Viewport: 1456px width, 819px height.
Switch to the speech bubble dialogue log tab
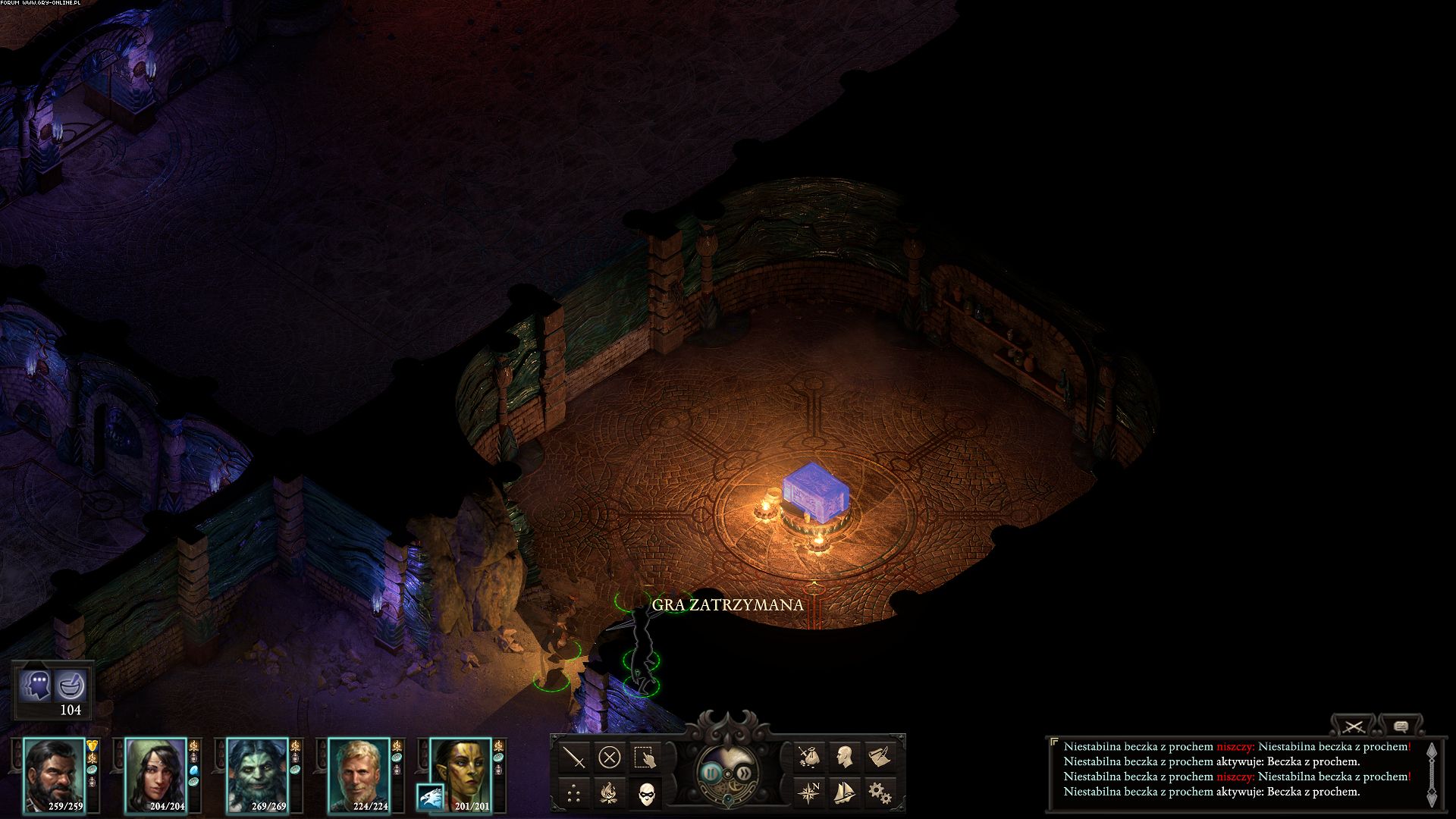coord(1401,726)
